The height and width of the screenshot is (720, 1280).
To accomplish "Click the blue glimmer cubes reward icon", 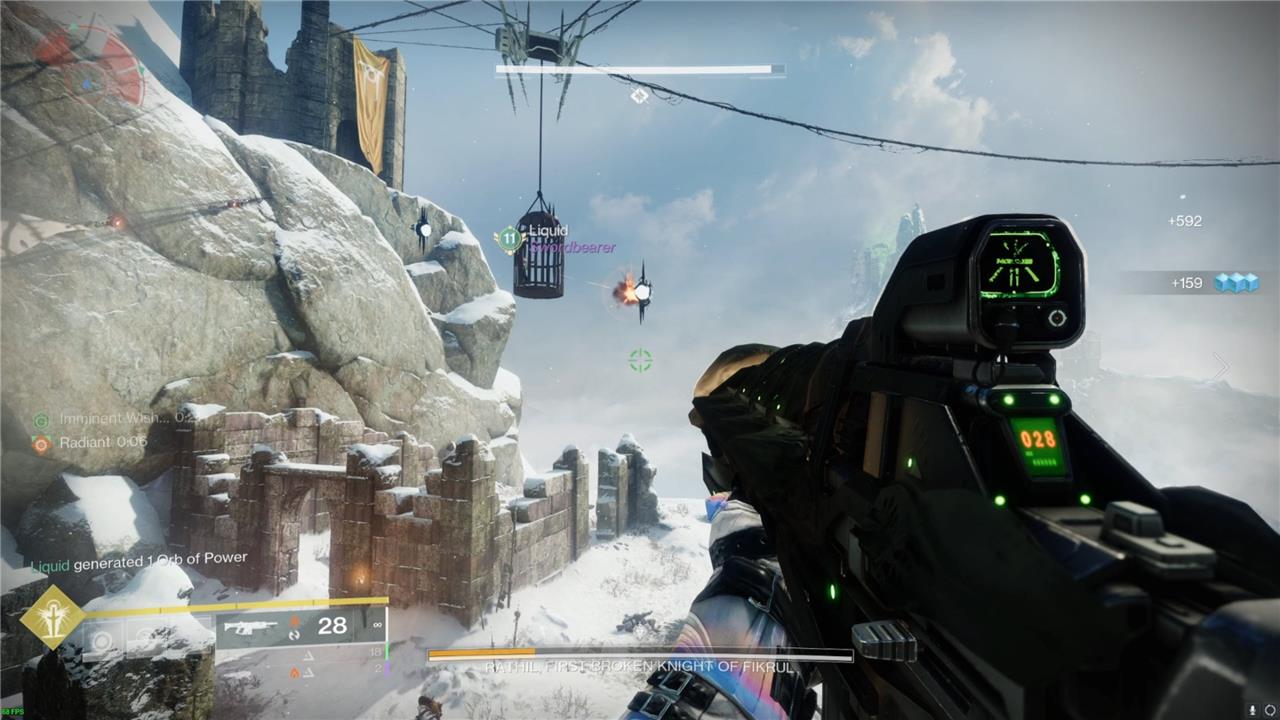I will [x=1236, y=283].
